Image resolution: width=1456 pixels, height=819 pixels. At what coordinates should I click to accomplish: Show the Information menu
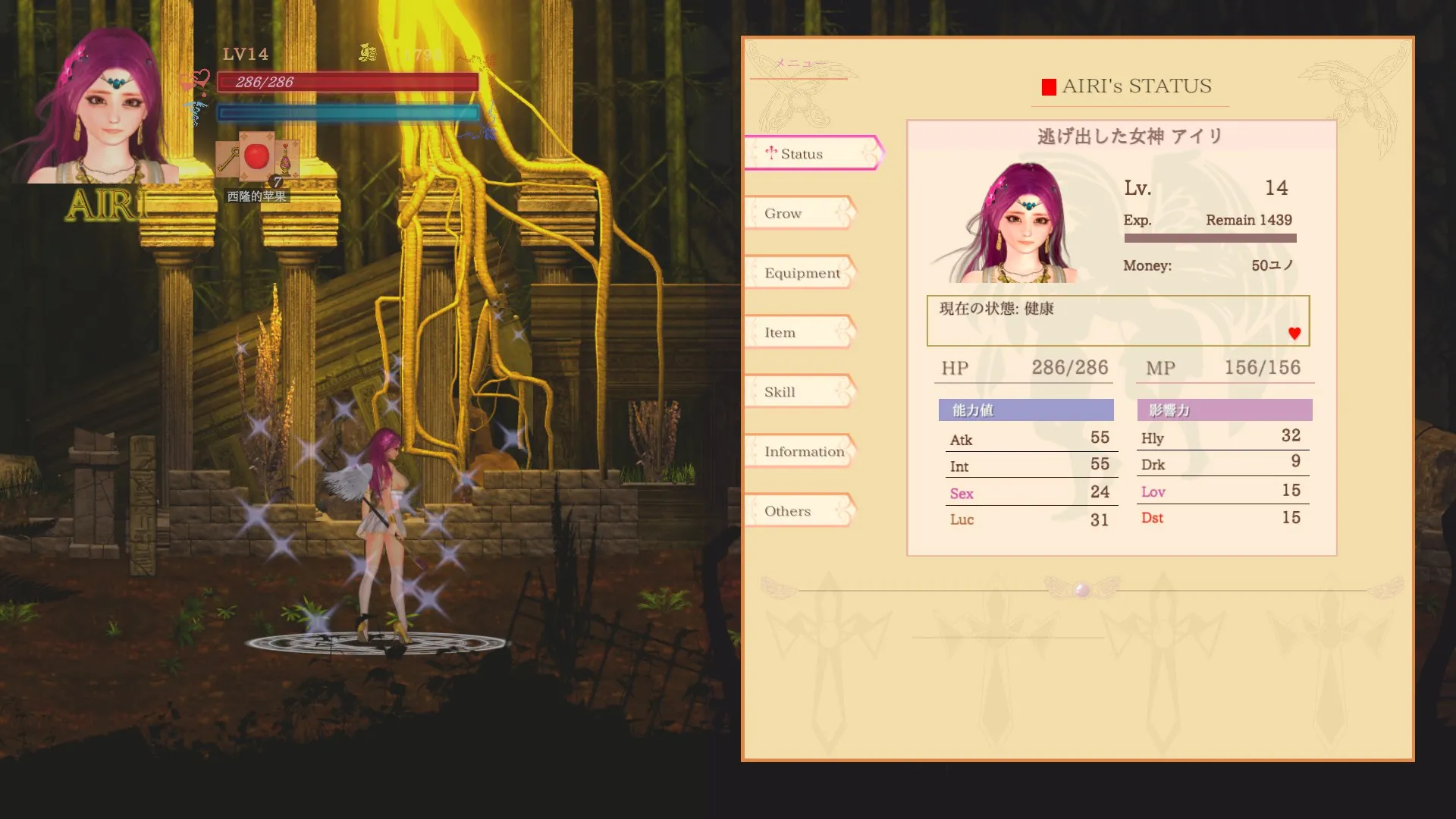(803, 452)
